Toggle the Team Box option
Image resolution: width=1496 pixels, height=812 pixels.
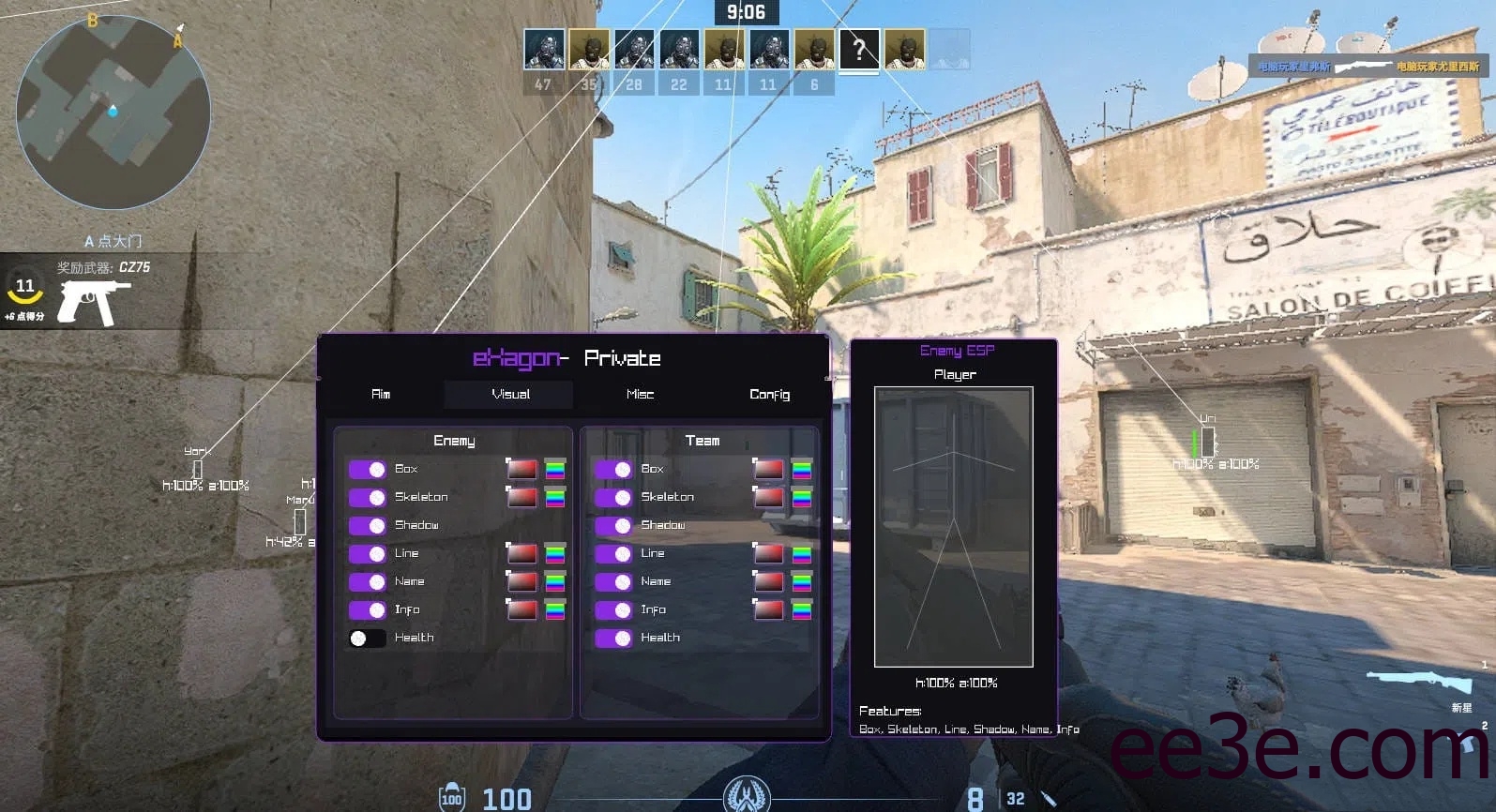[x=613, y=469]
